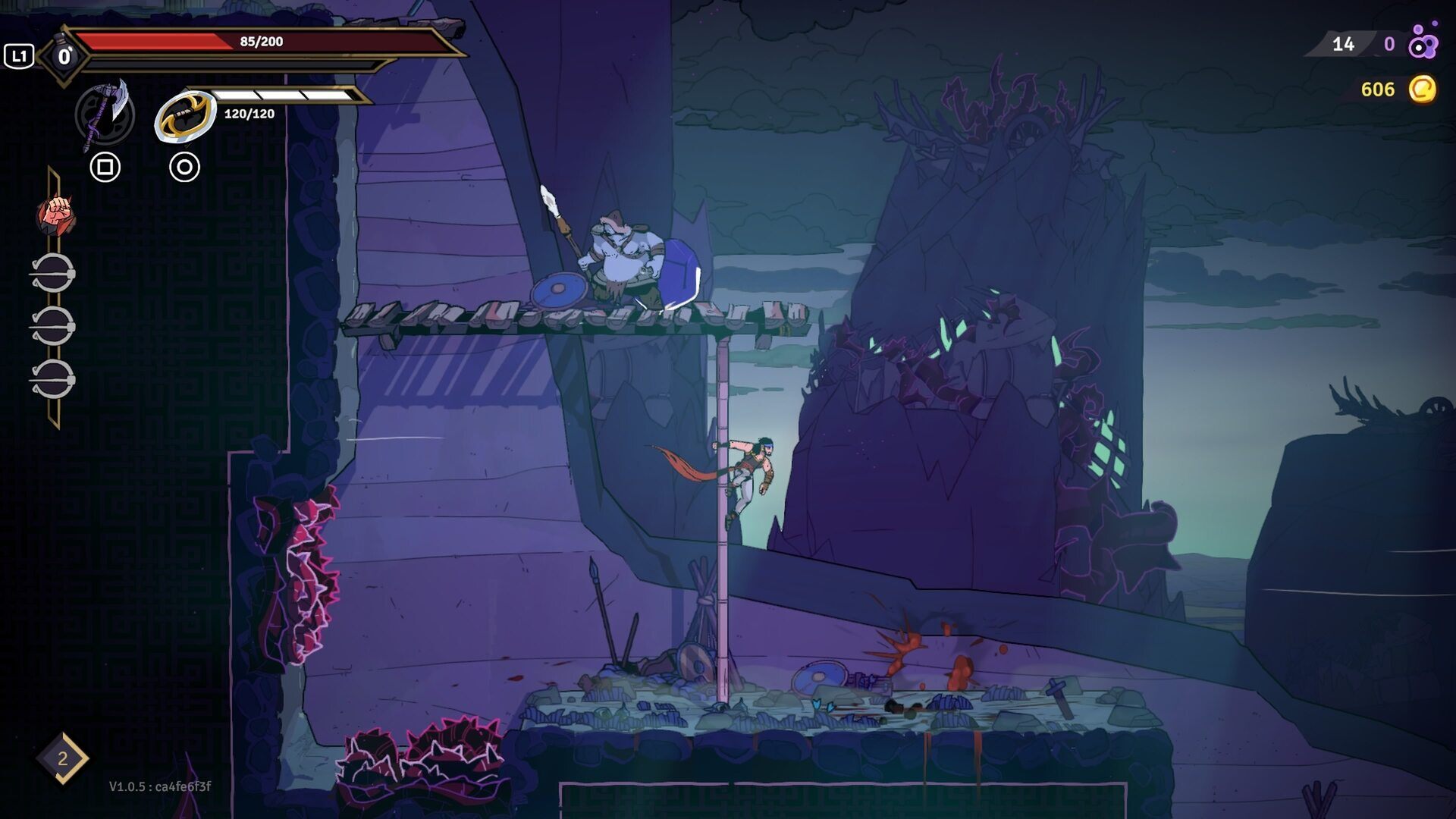Click the diamond level indicator showing 2
Image resolution: width=1456 pixels, height=819 pixels.
click(62, 758)
